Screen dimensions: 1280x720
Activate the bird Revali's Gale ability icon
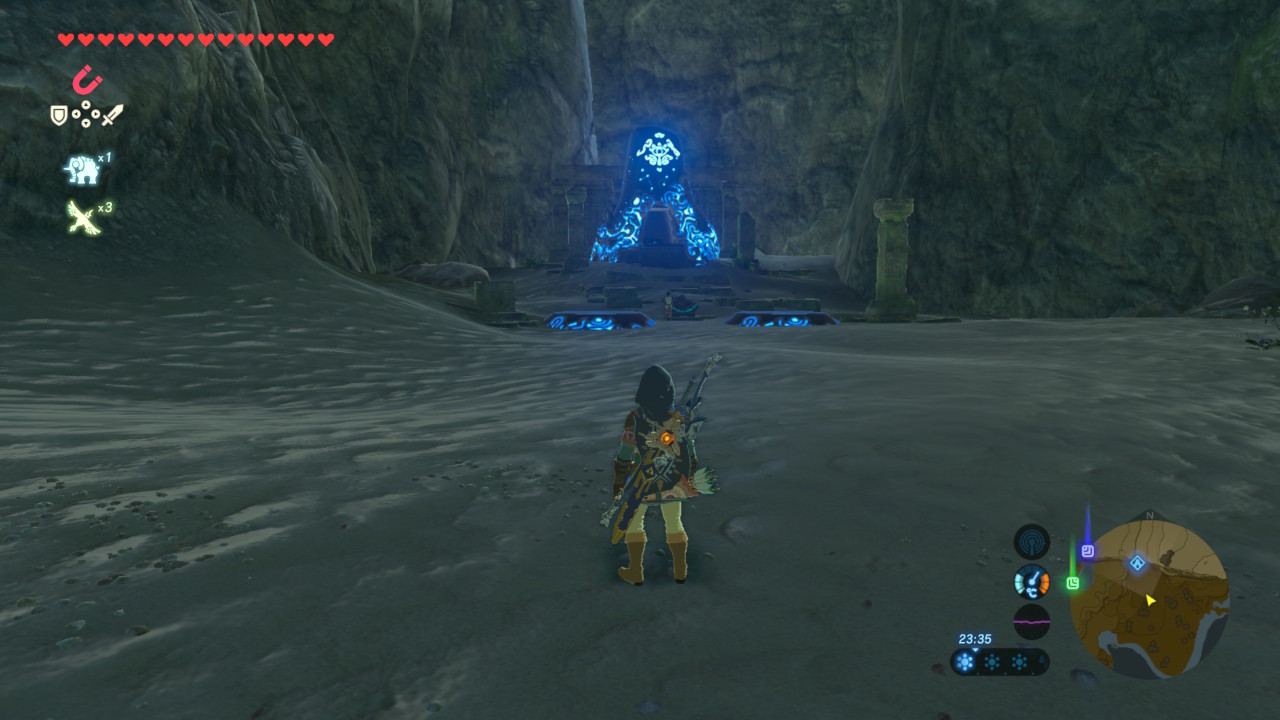[x=81, y=217]
